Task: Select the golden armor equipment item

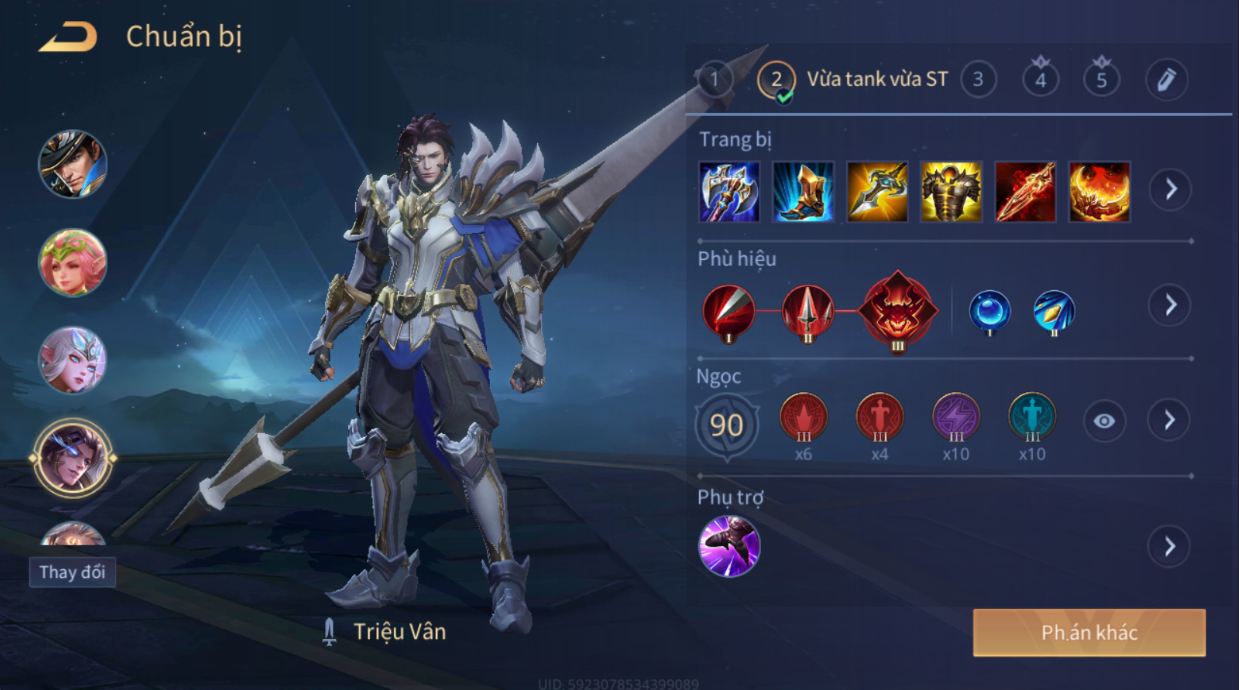Action: click(x=951, y=191)
